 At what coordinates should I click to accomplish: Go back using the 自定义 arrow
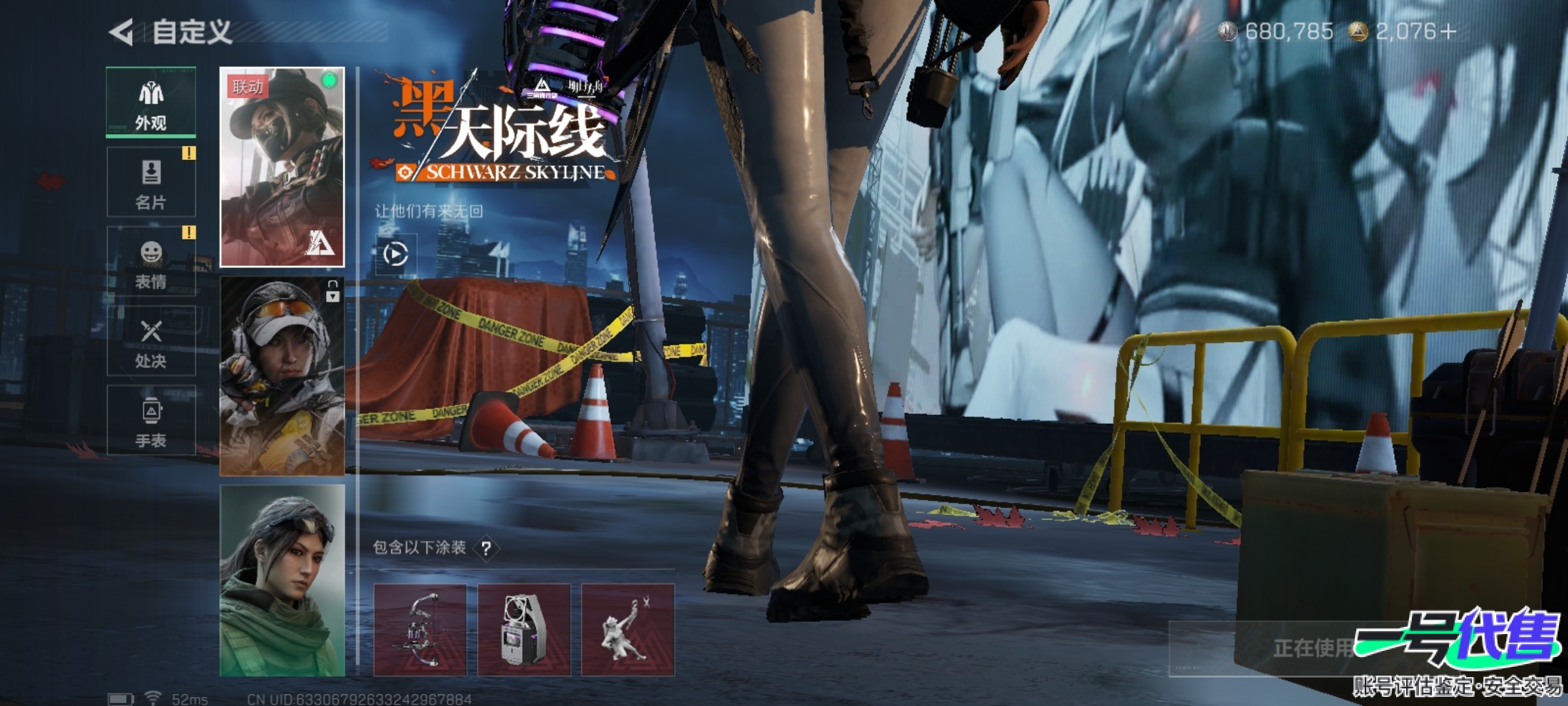click(x=122, y=32)
